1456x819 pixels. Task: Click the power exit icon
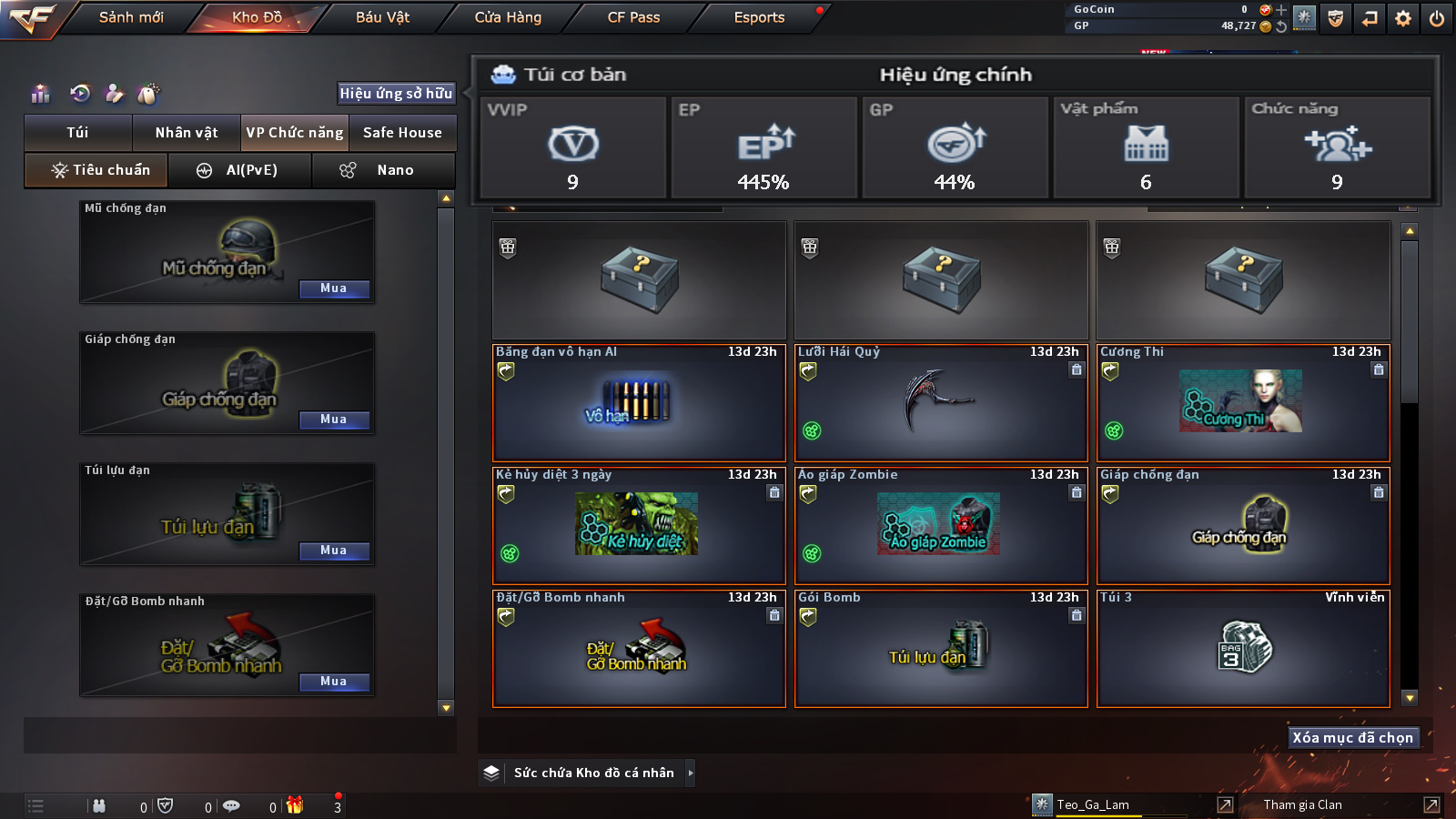click(1437, 18)
